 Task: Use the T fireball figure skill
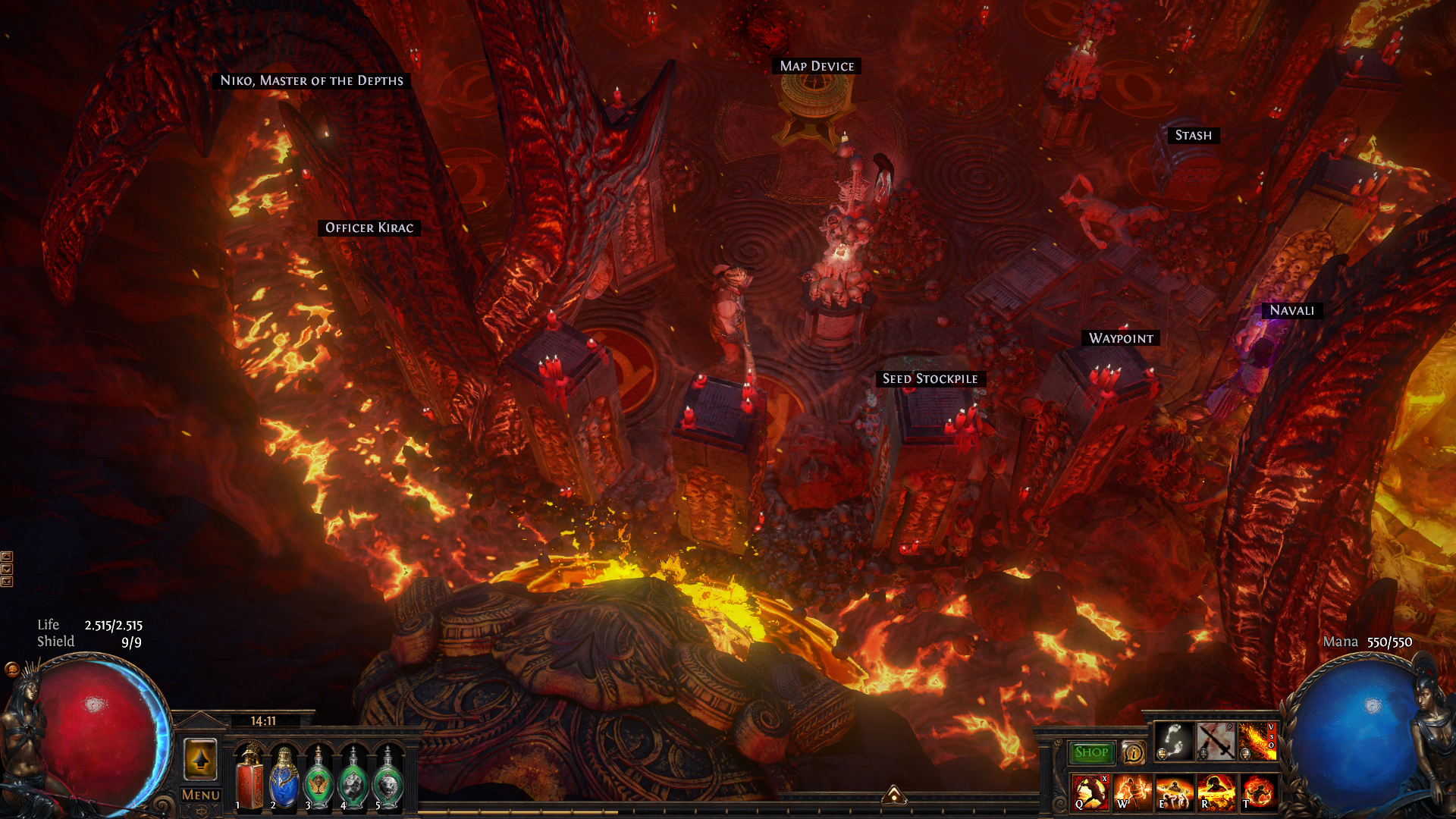(x=1257, y=792)
